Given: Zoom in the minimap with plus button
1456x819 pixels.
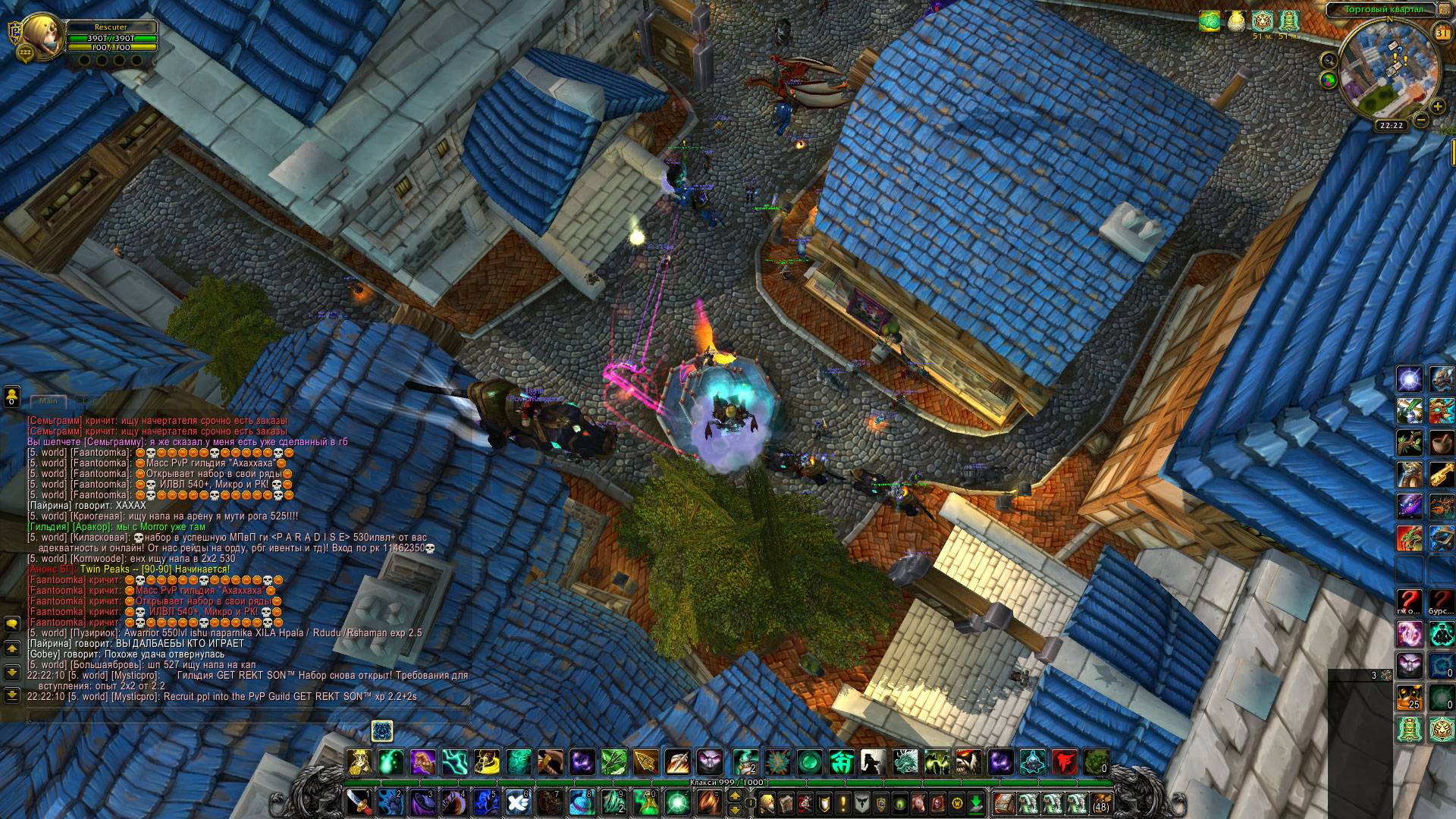Looking at the screenshot, I should (1437, 107).
